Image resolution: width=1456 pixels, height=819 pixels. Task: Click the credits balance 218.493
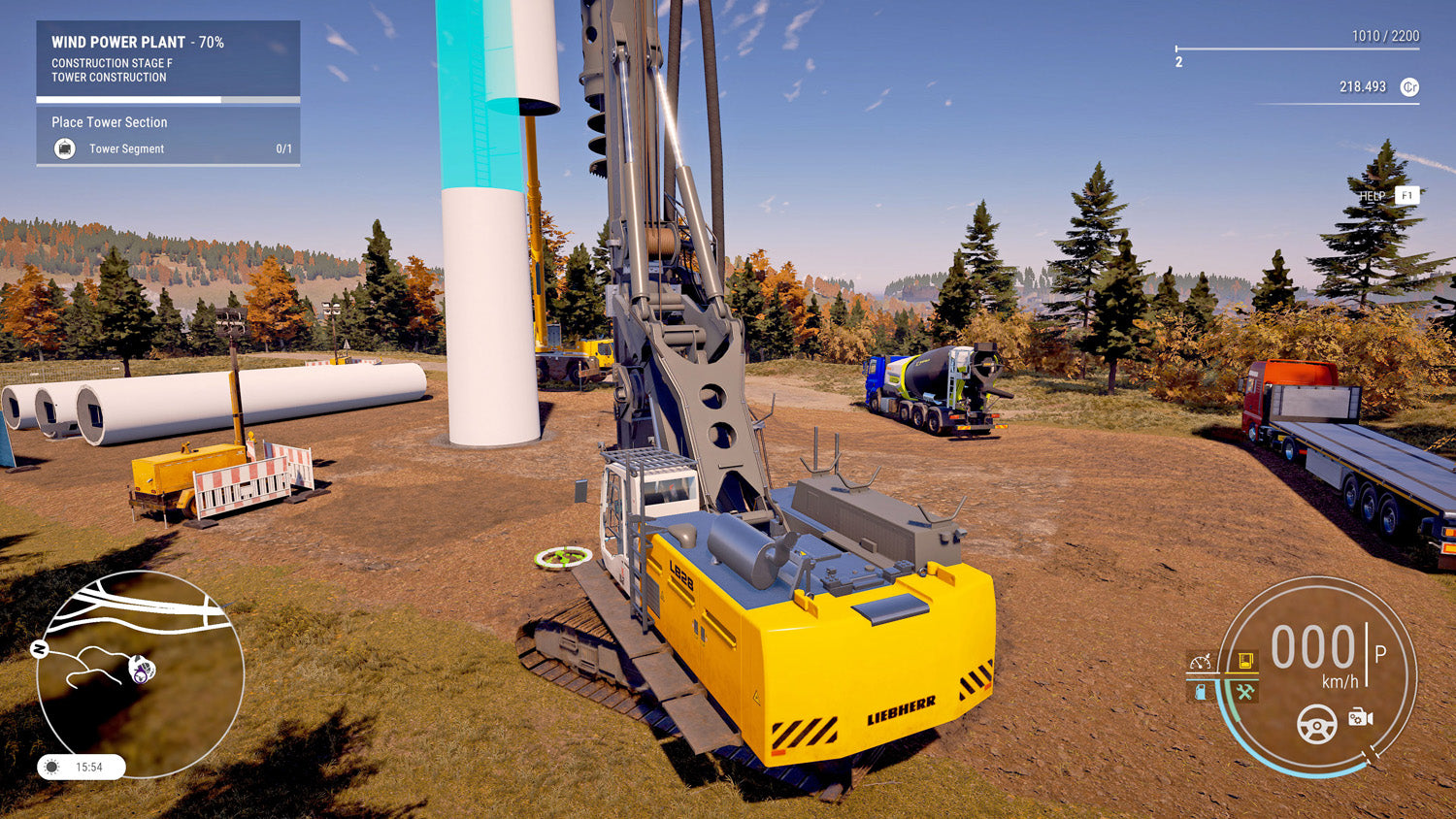pos(1362,86)
